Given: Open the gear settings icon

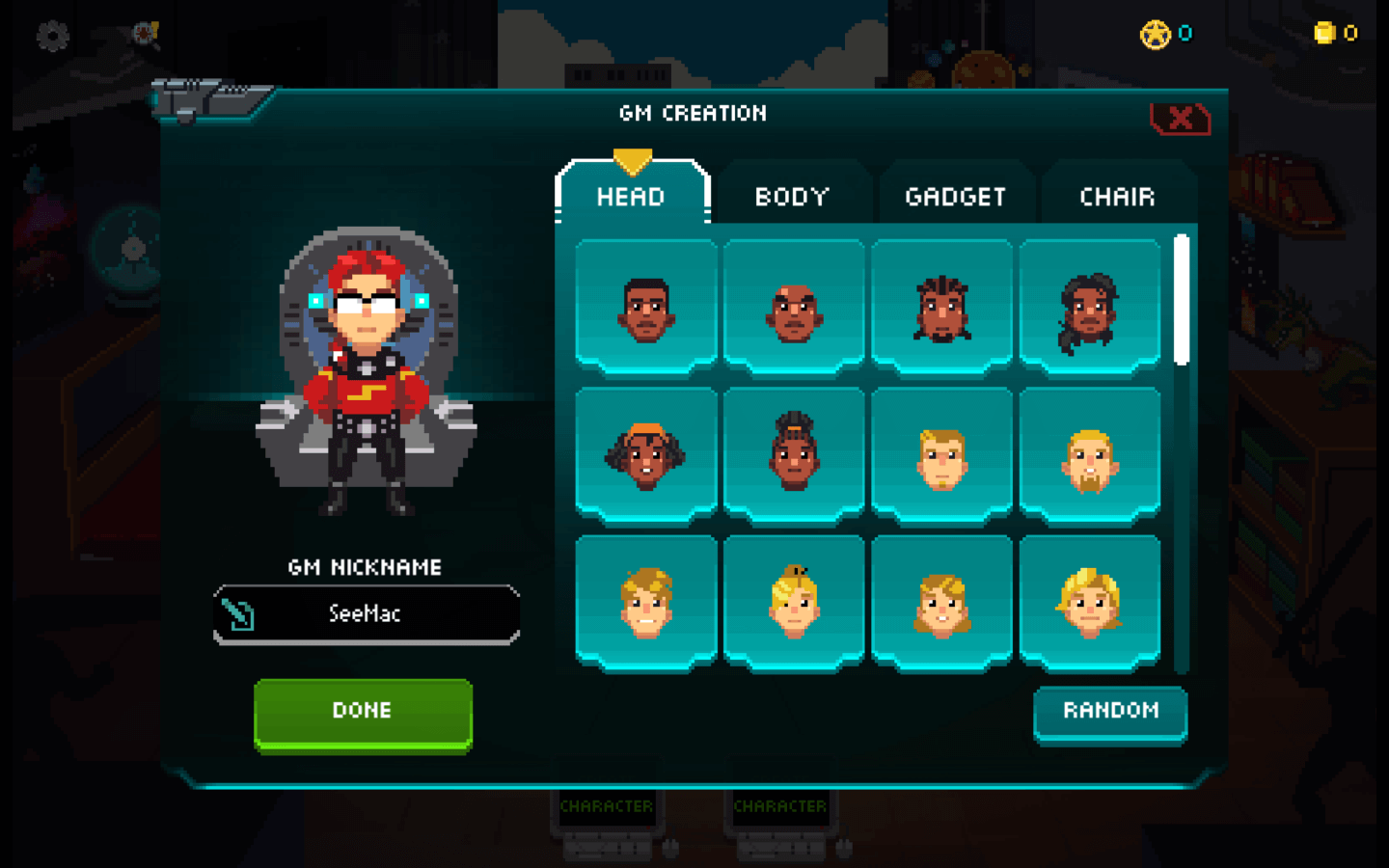Looking at the screenshot, I should pos(53,37).
